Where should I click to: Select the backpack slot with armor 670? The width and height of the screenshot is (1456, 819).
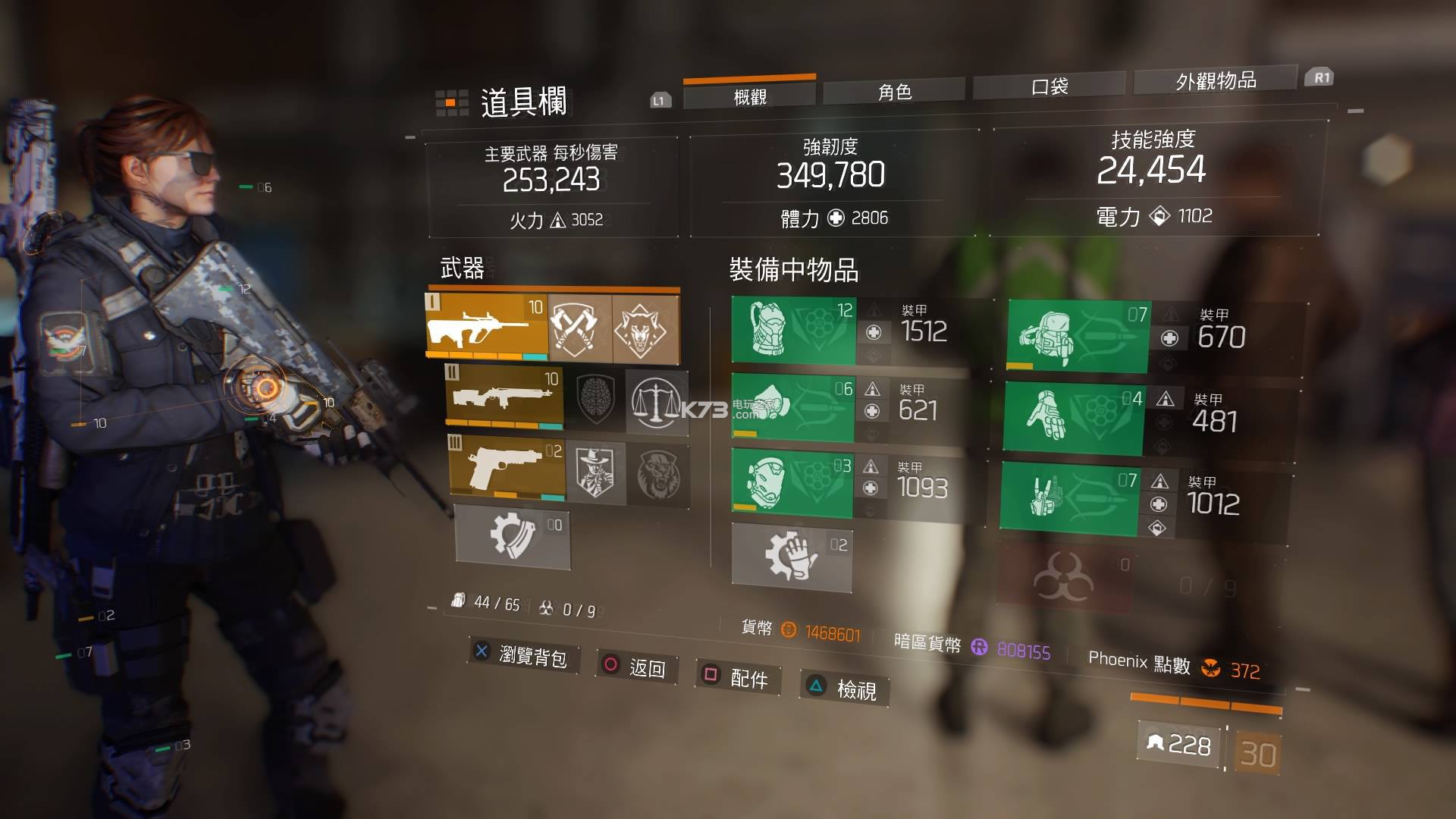1078,336
